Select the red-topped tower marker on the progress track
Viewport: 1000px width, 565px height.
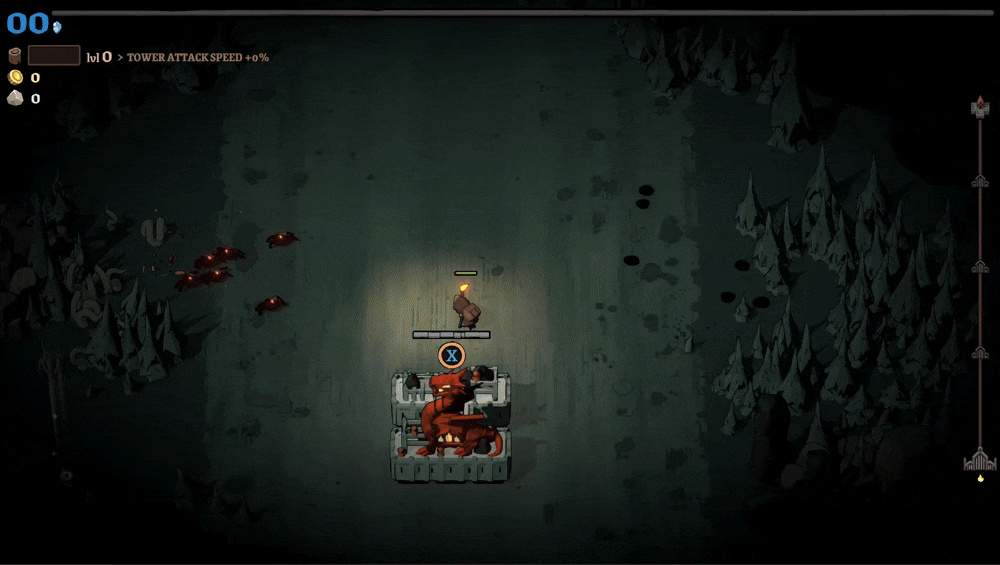(x=980, y=107)
